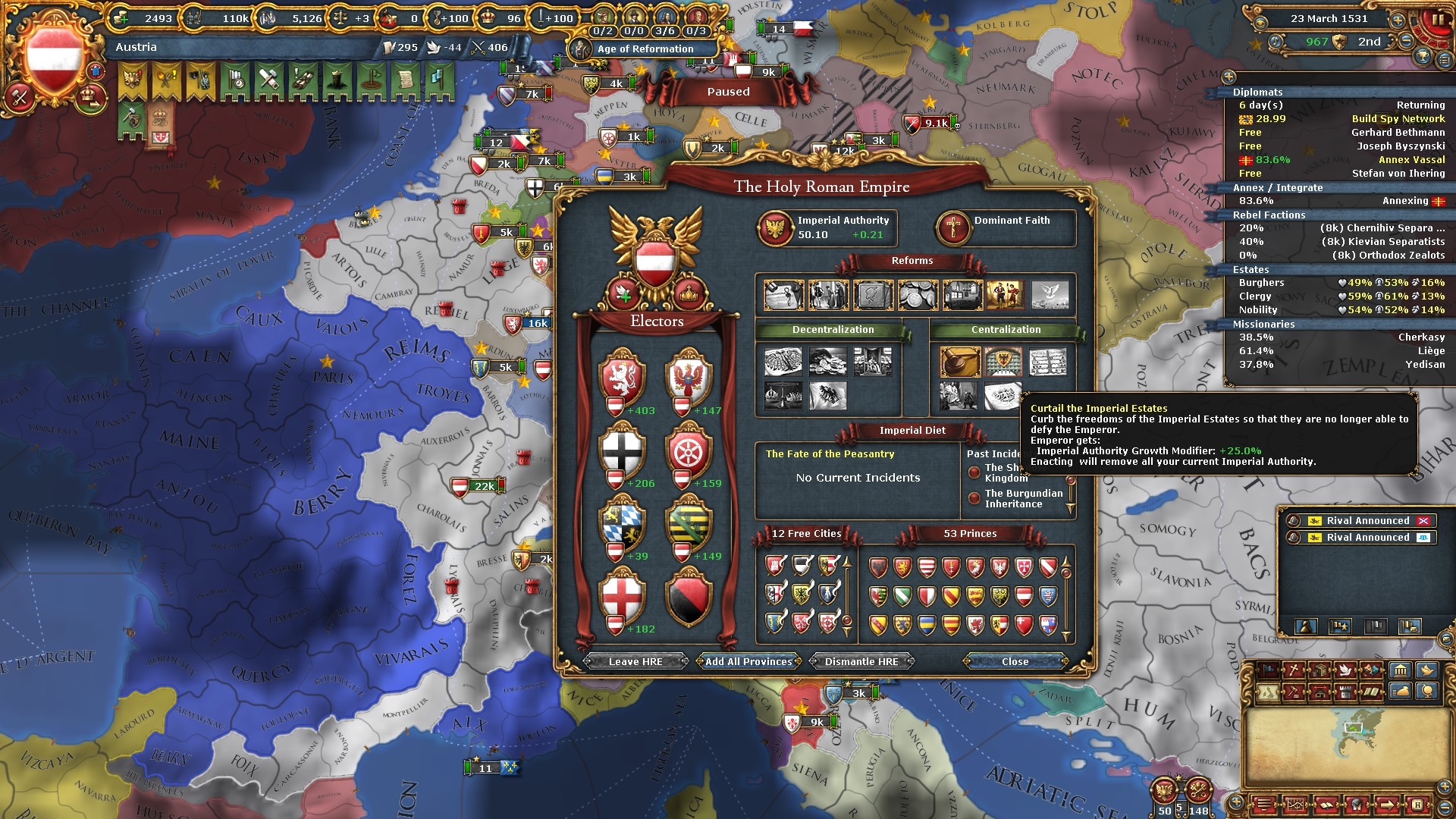Choose the Mainz wheel elector shield
The width and height of the screenshot is (1456, 819).
(689, 450)
